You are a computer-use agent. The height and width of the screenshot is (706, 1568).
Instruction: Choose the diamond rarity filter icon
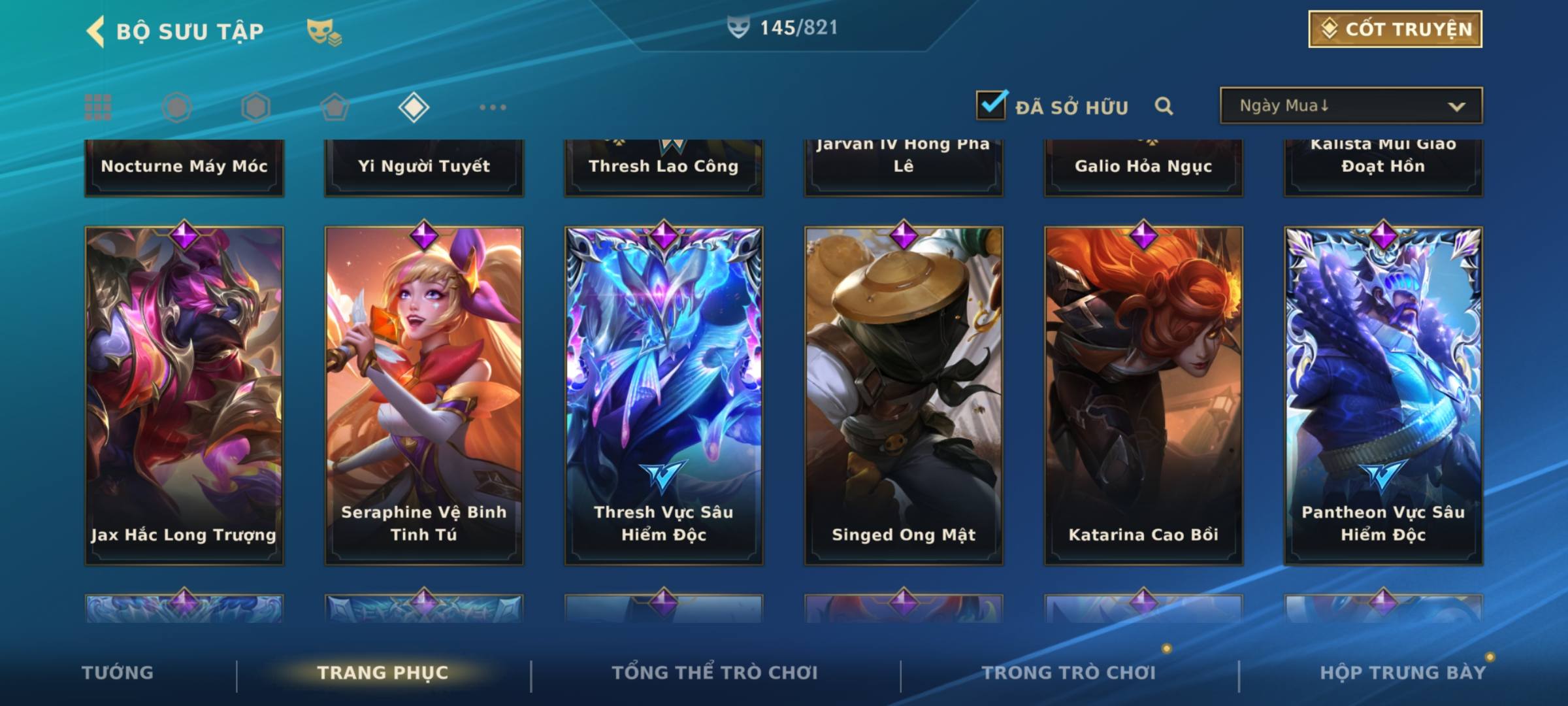pyautogui.click(x=414, y=107)
